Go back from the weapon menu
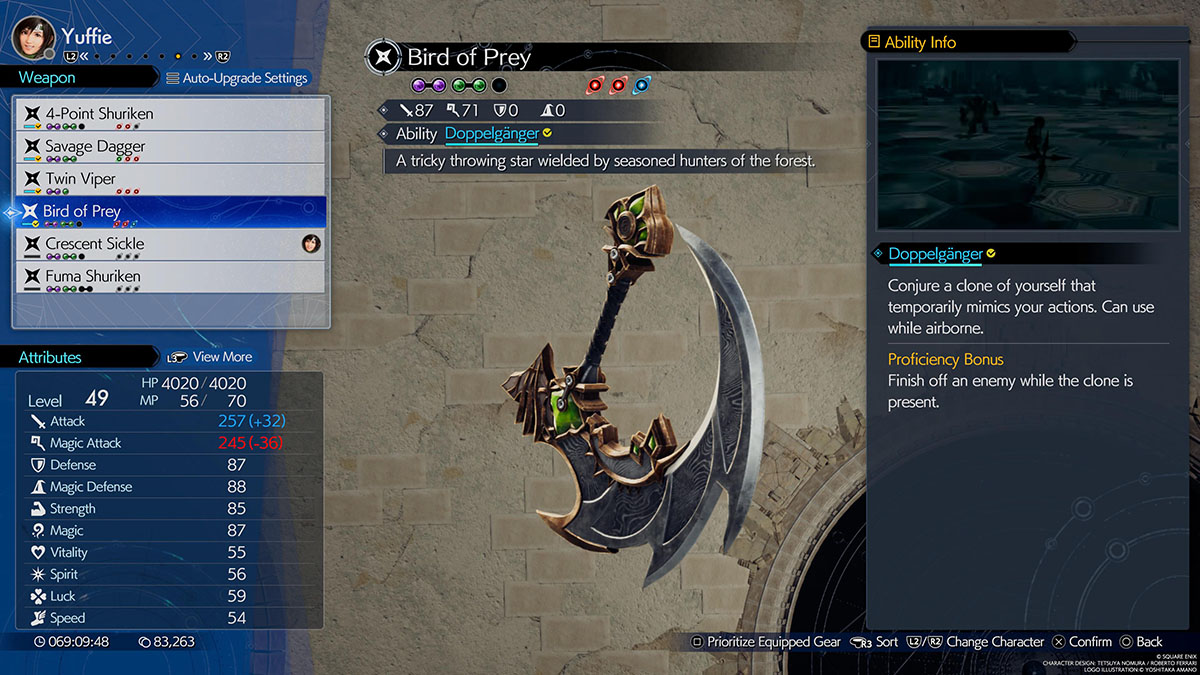 coord(1140,642)
